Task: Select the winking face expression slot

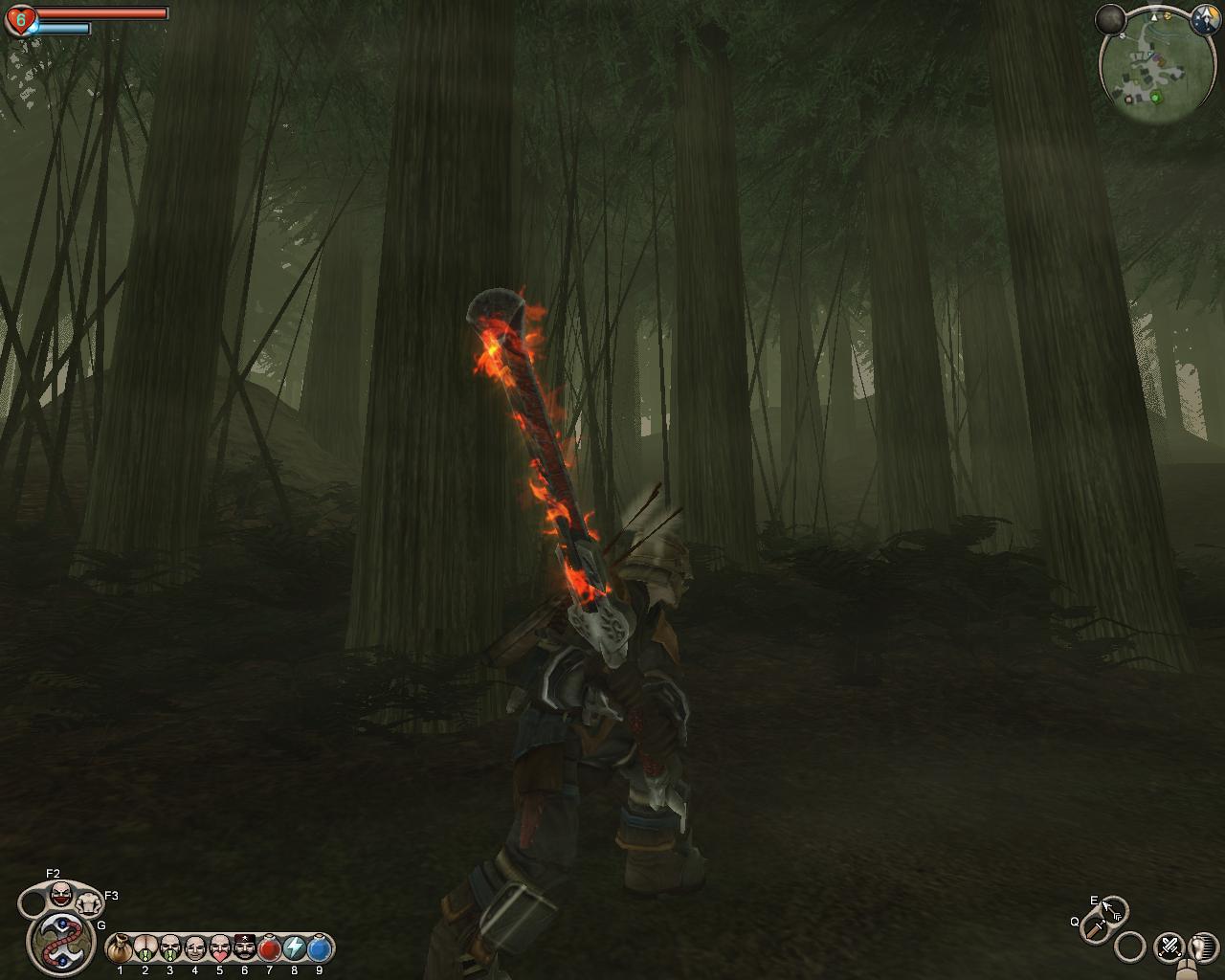Action: (x=194, y=948)
